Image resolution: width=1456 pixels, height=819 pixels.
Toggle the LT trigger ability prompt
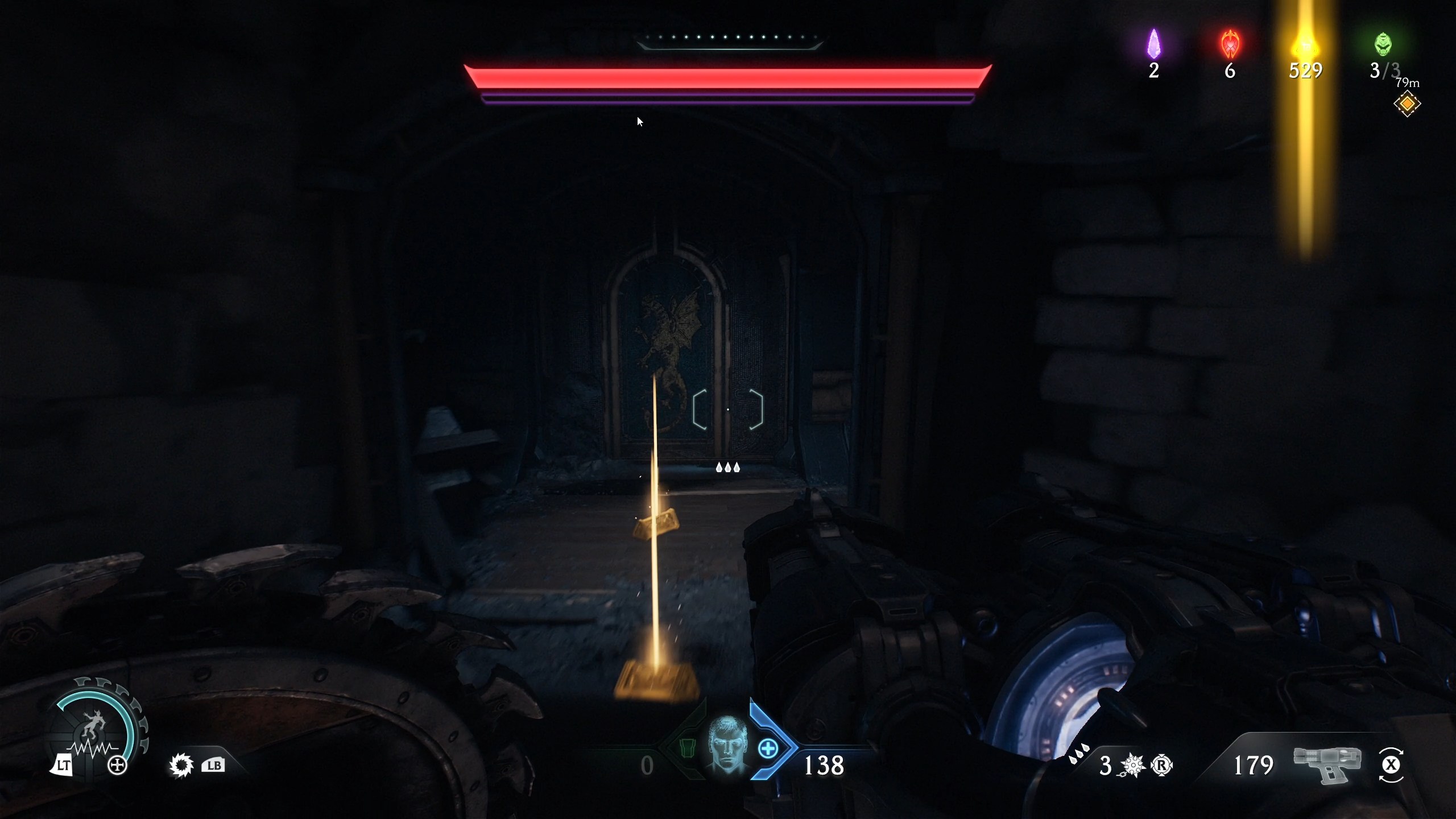click(63, 765)
